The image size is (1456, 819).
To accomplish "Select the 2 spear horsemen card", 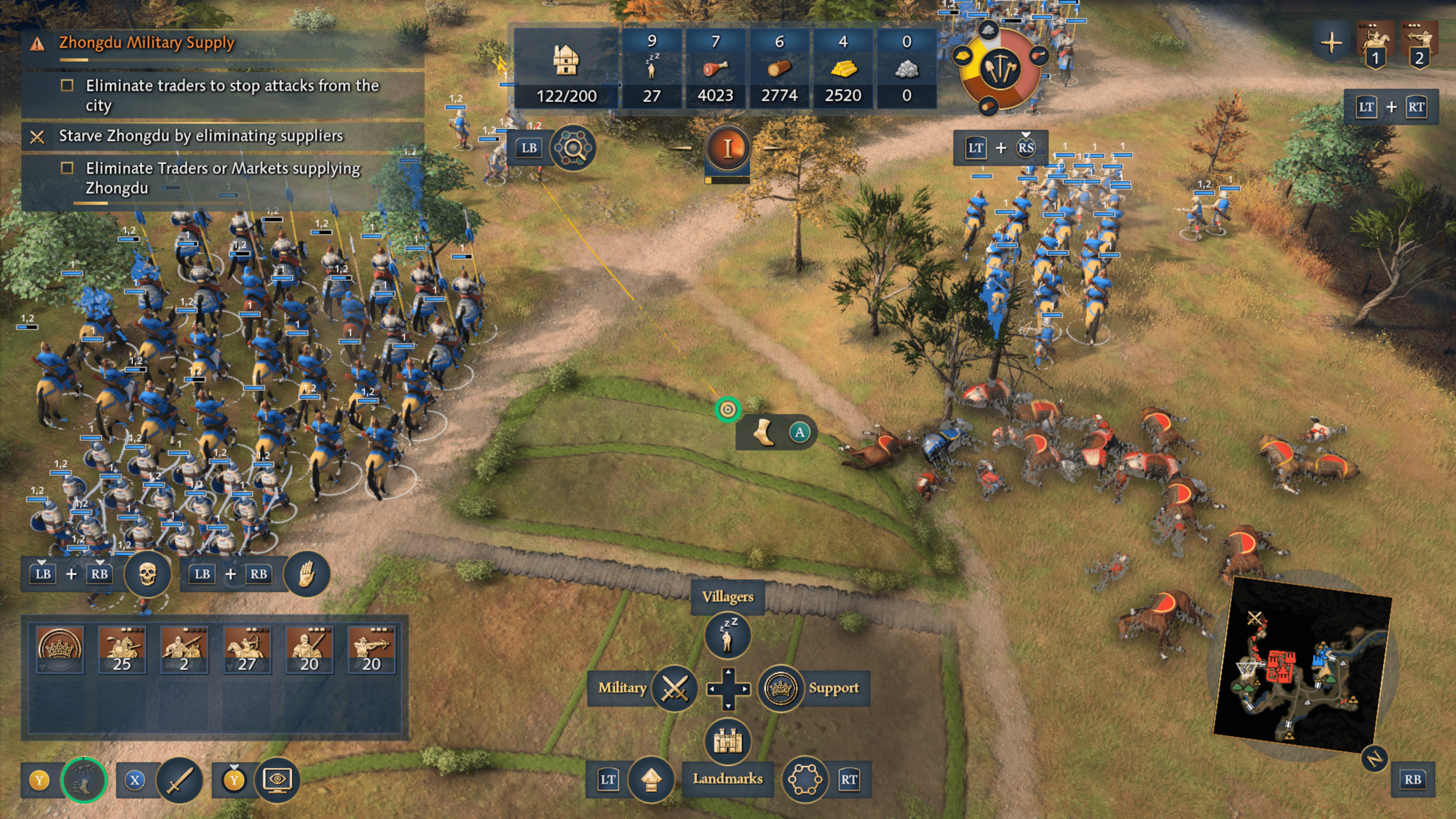I will (x=184, y=649).
